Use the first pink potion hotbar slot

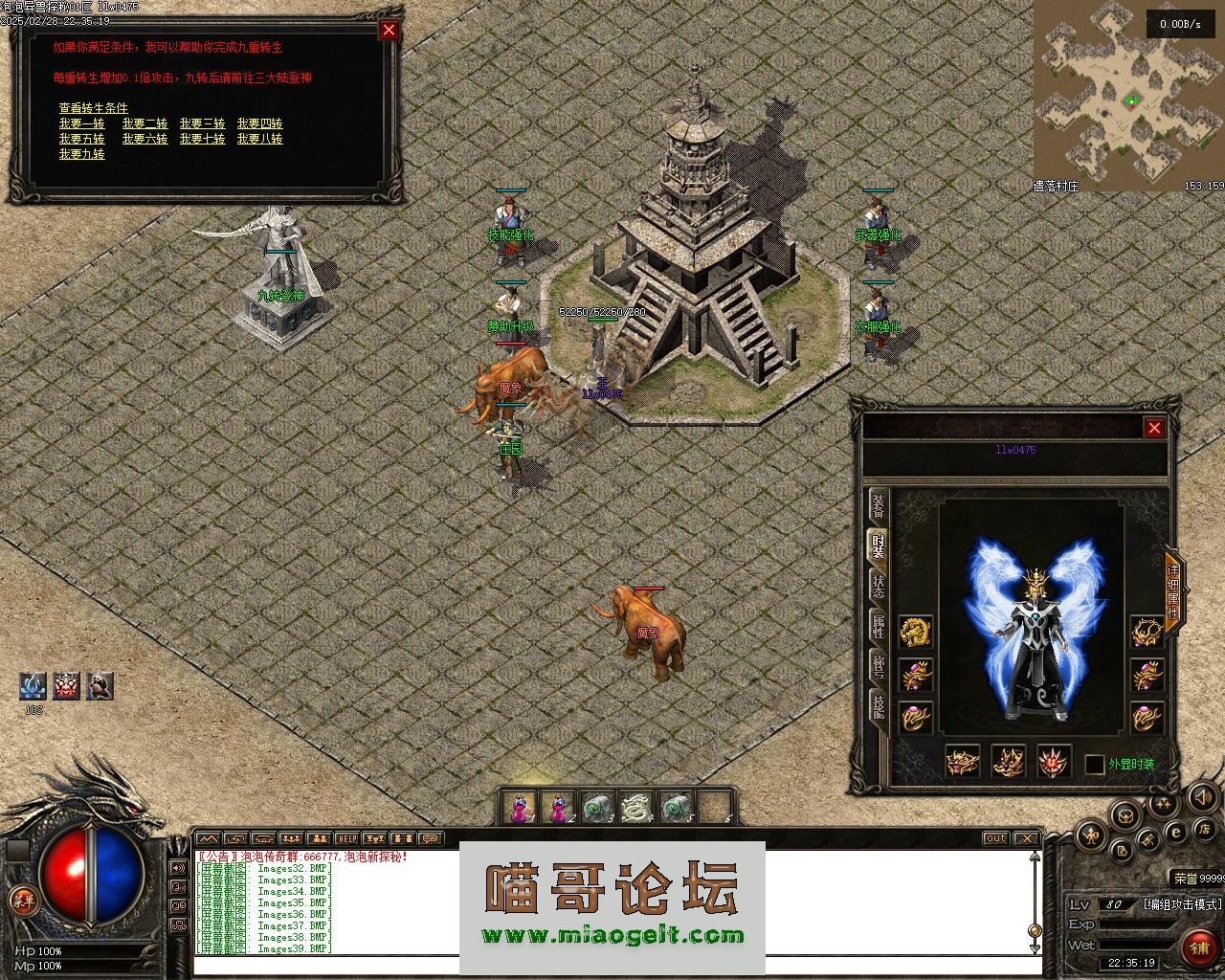click(520, 809)
